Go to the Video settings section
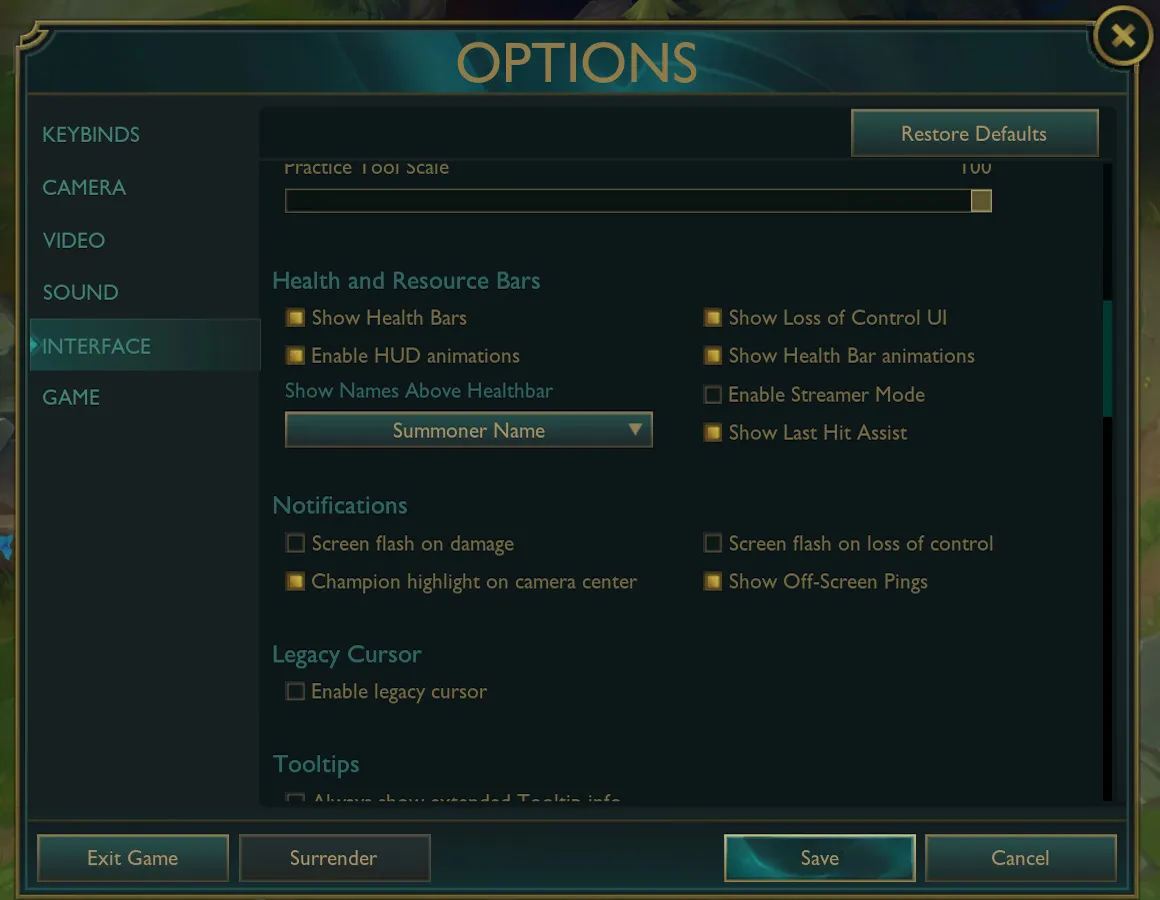 pos(74,241)
